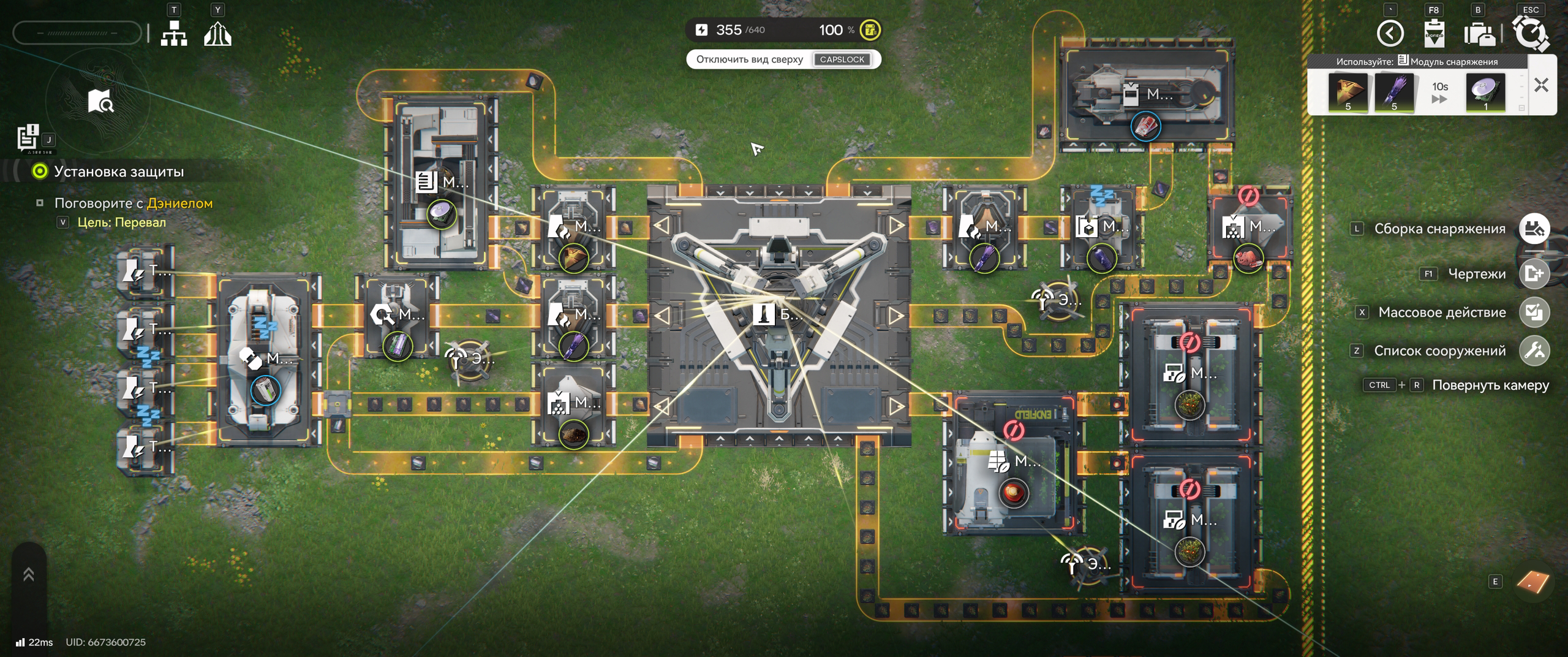Viewport: 1568px width, 657px height.
Task: Close the Модуль снаряжения recipe panel
Action: (1541, 85)
